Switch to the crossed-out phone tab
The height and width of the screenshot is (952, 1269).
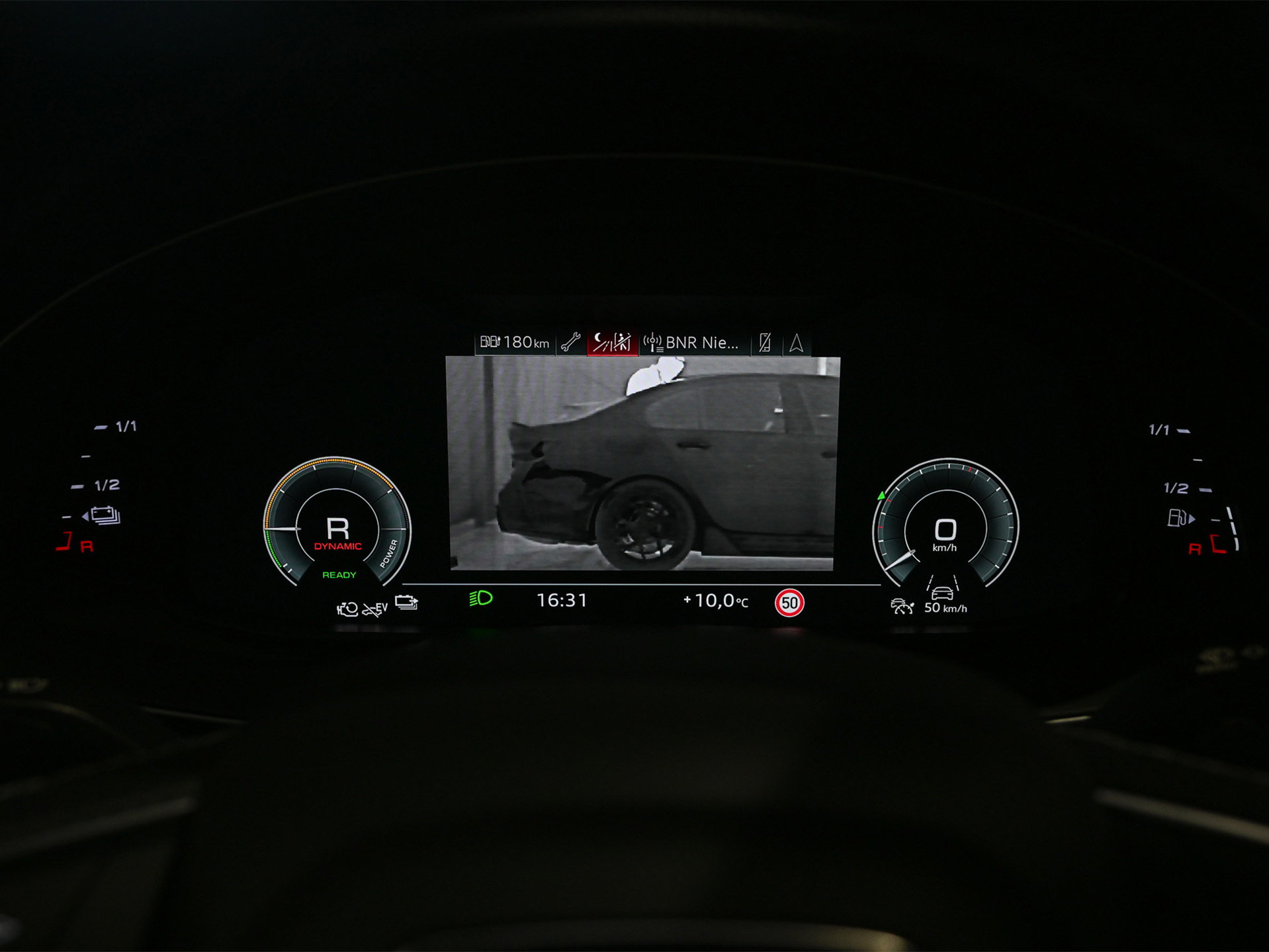(766, 343)
